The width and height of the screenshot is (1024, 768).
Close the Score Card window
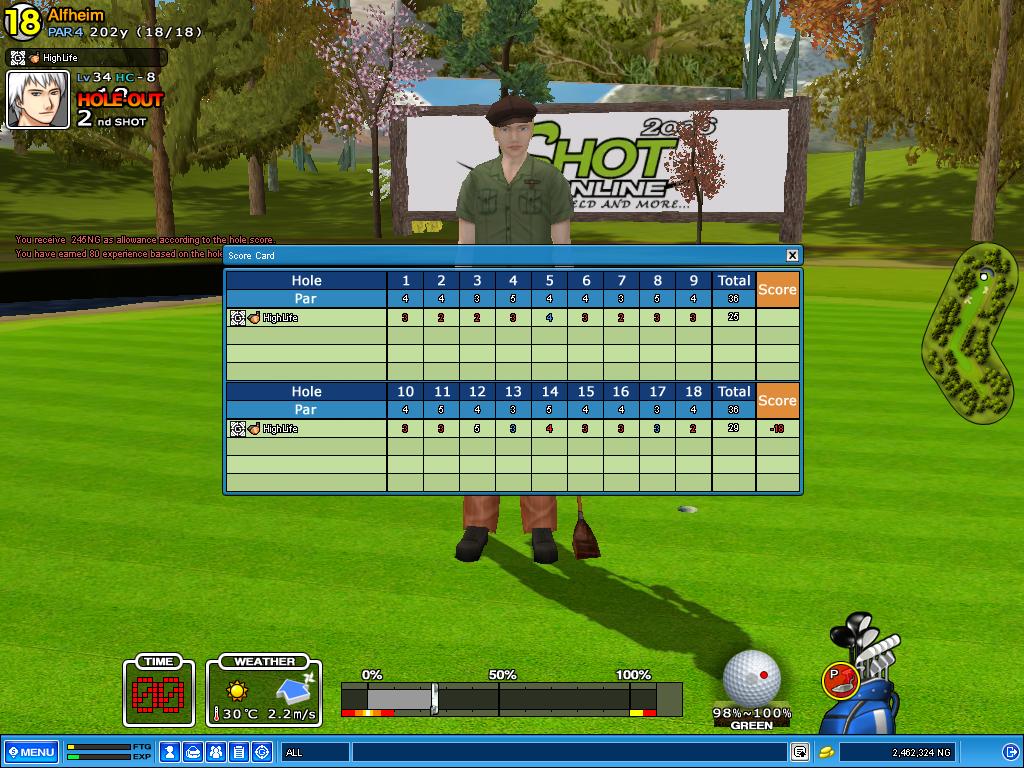792,255
